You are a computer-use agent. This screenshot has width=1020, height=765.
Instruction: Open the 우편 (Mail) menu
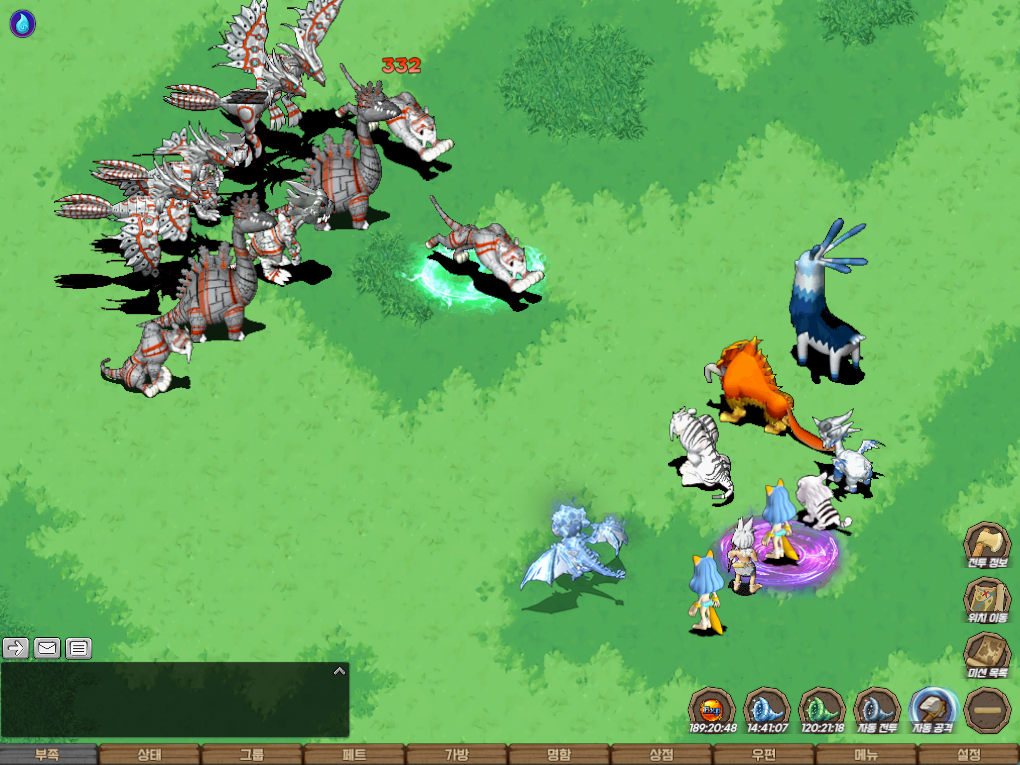pos(762,755)
